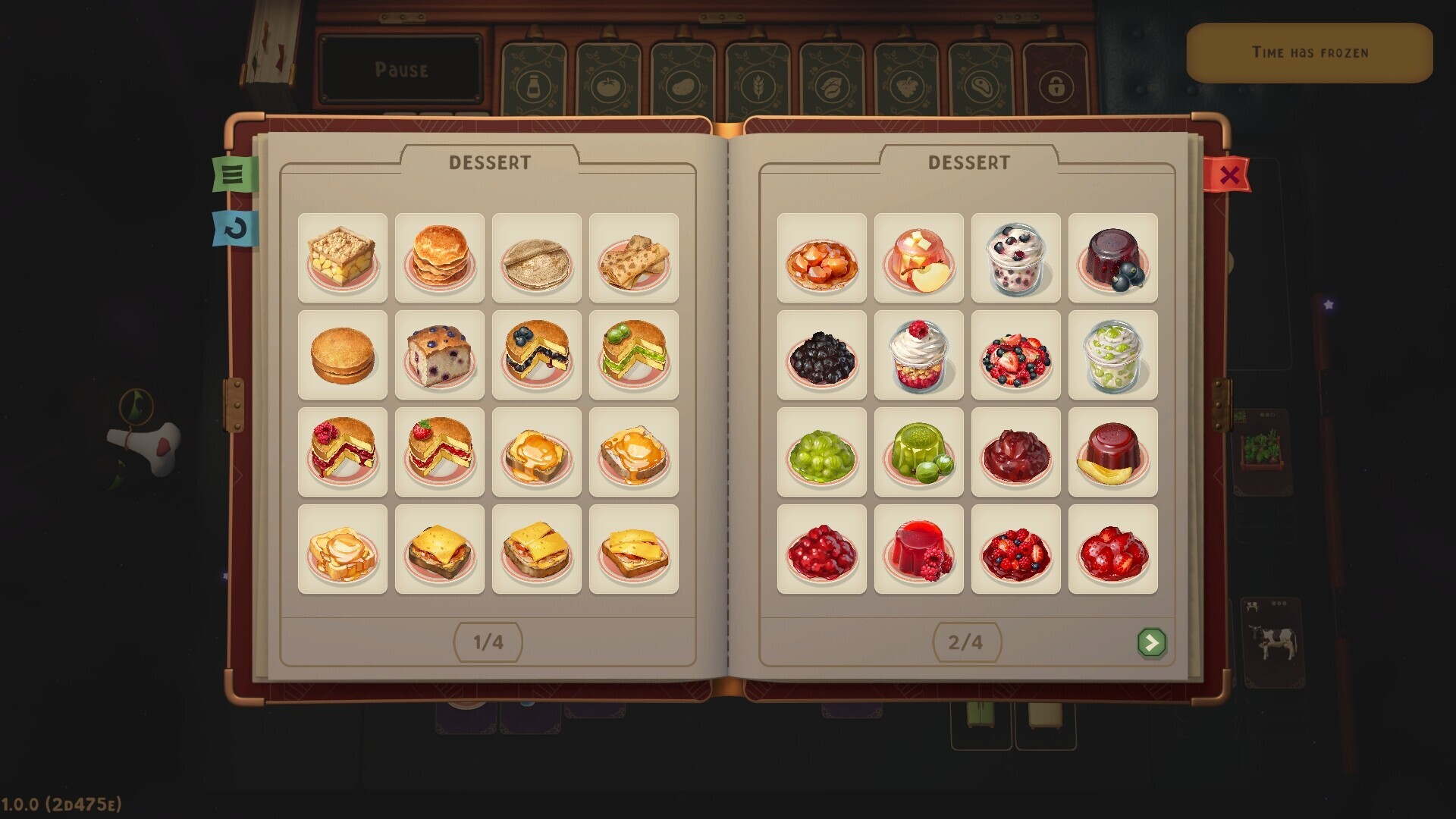
Task: Switch to the right Dessert tab header
Action: pyautogui.click(x=969, y=162)
